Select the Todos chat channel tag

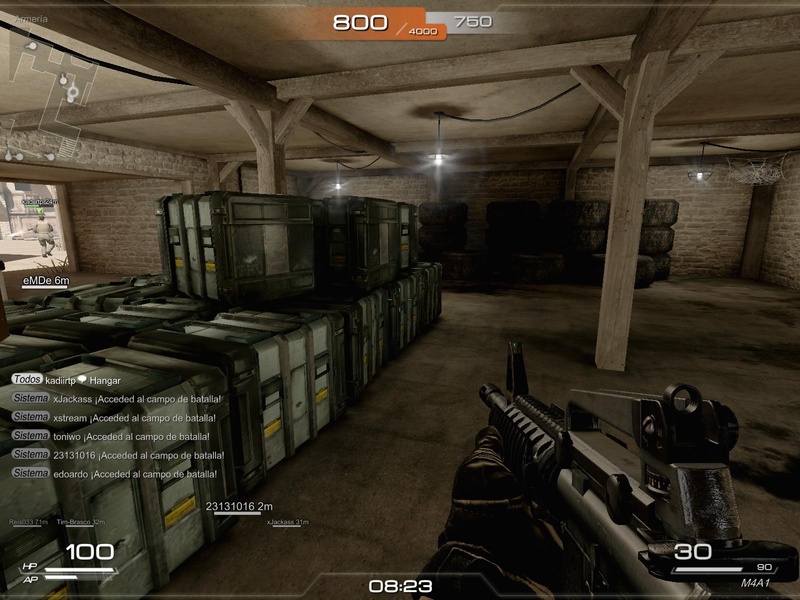27,381
